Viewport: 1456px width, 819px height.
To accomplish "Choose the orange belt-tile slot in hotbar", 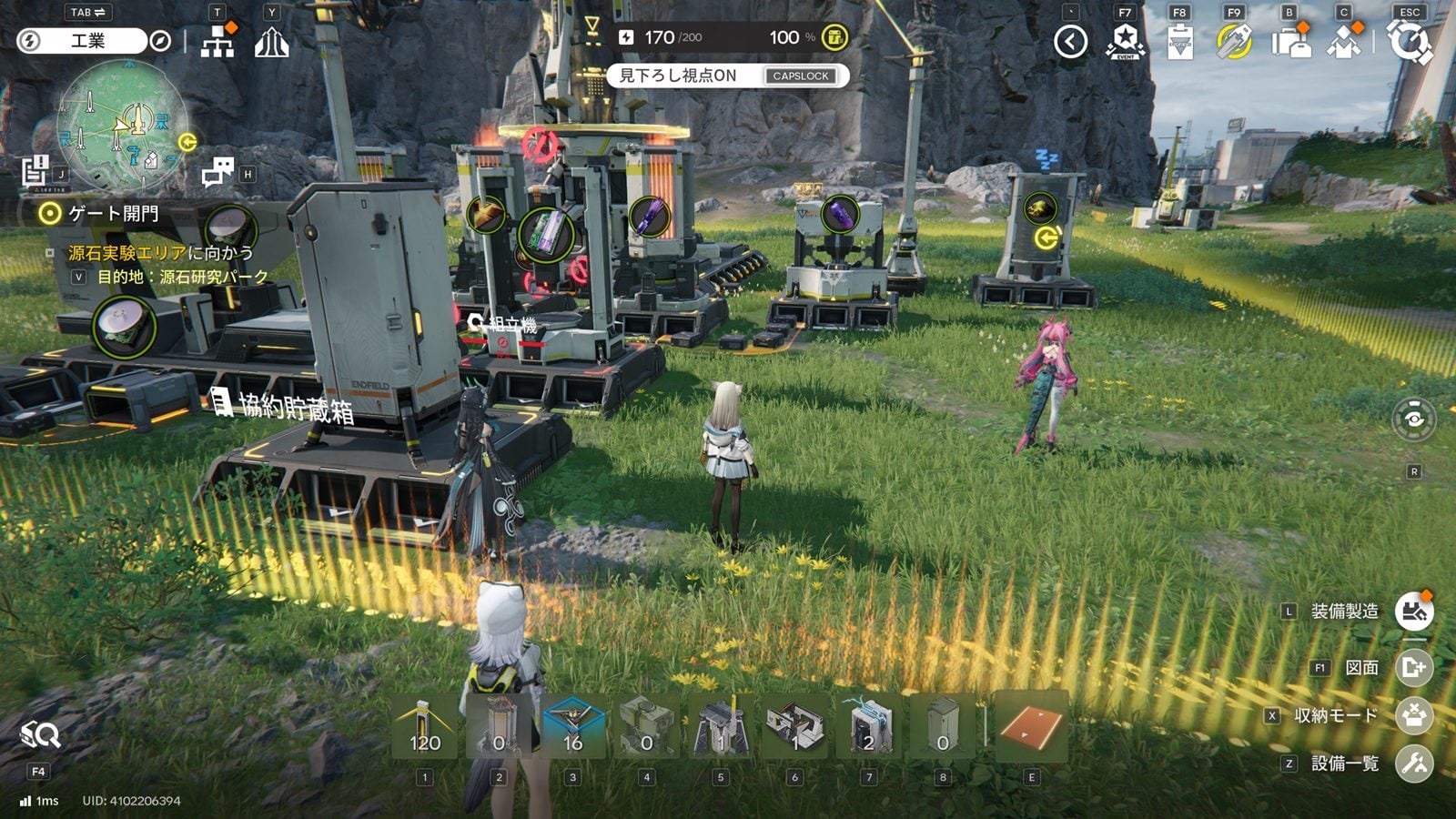I will 1031,726.
